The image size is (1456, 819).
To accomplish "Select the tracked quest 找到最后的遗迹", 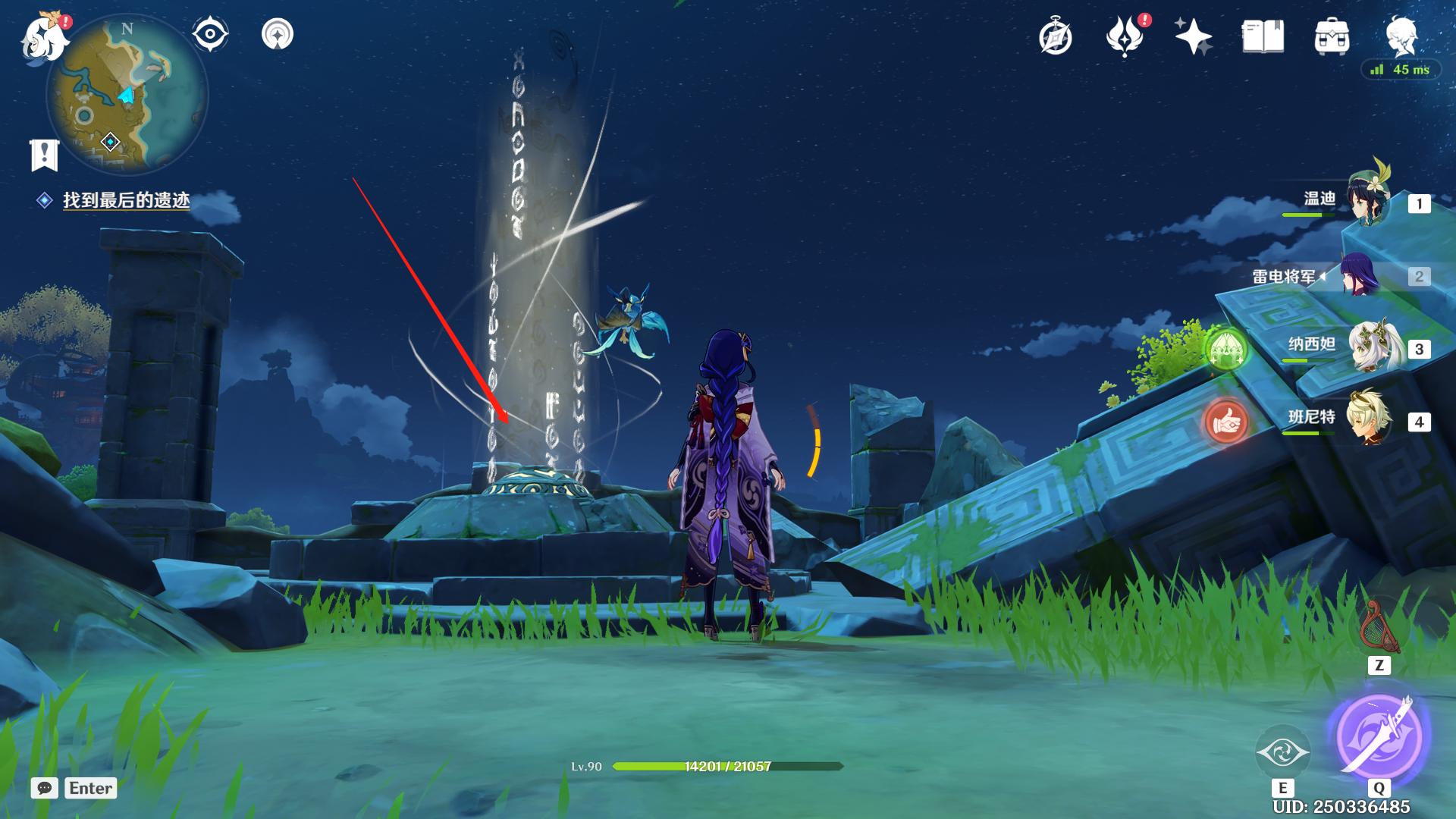I will pos(126,200).
